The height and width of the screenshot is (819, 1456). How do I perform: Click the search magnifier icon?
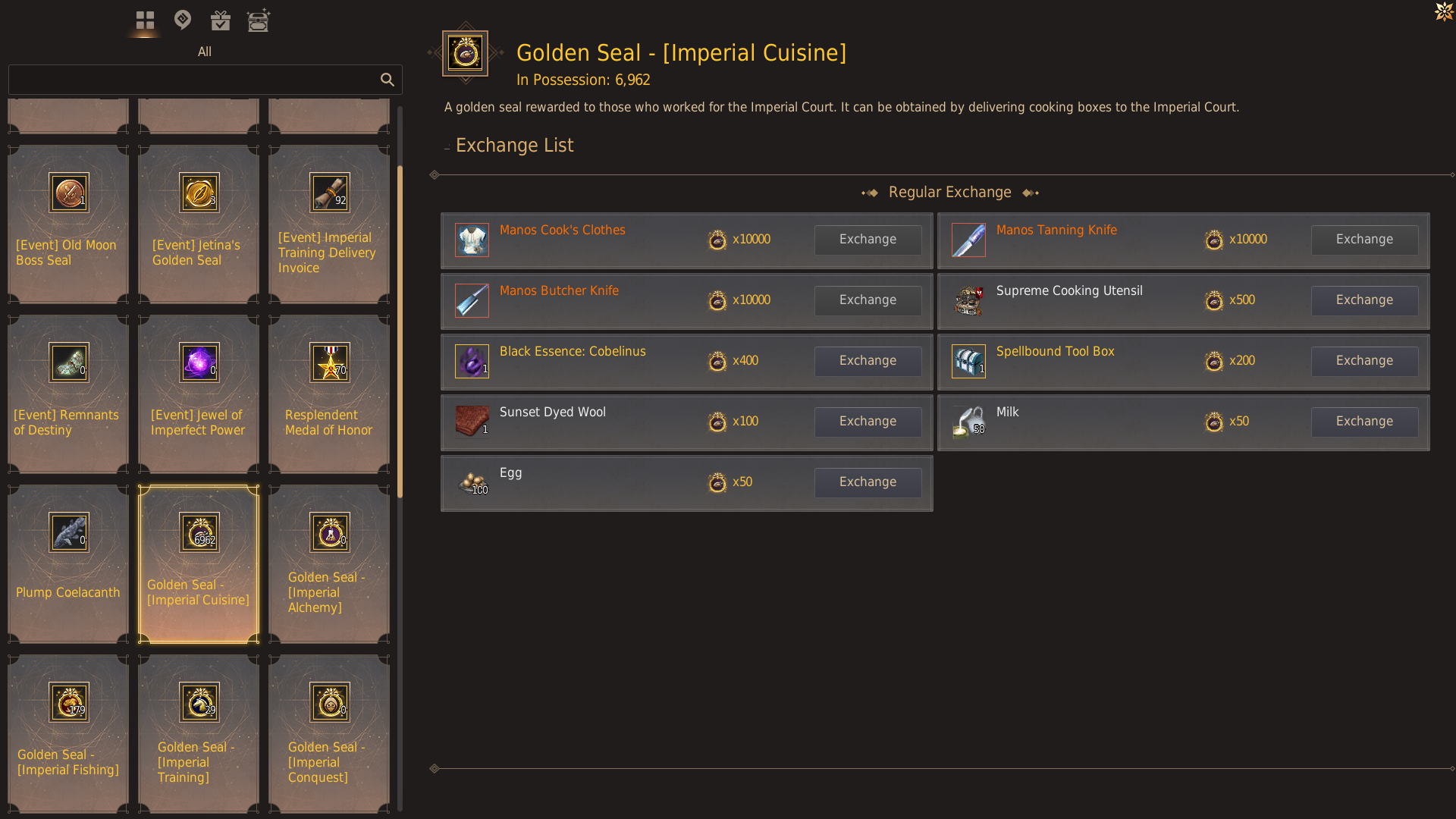click(388, 80)
